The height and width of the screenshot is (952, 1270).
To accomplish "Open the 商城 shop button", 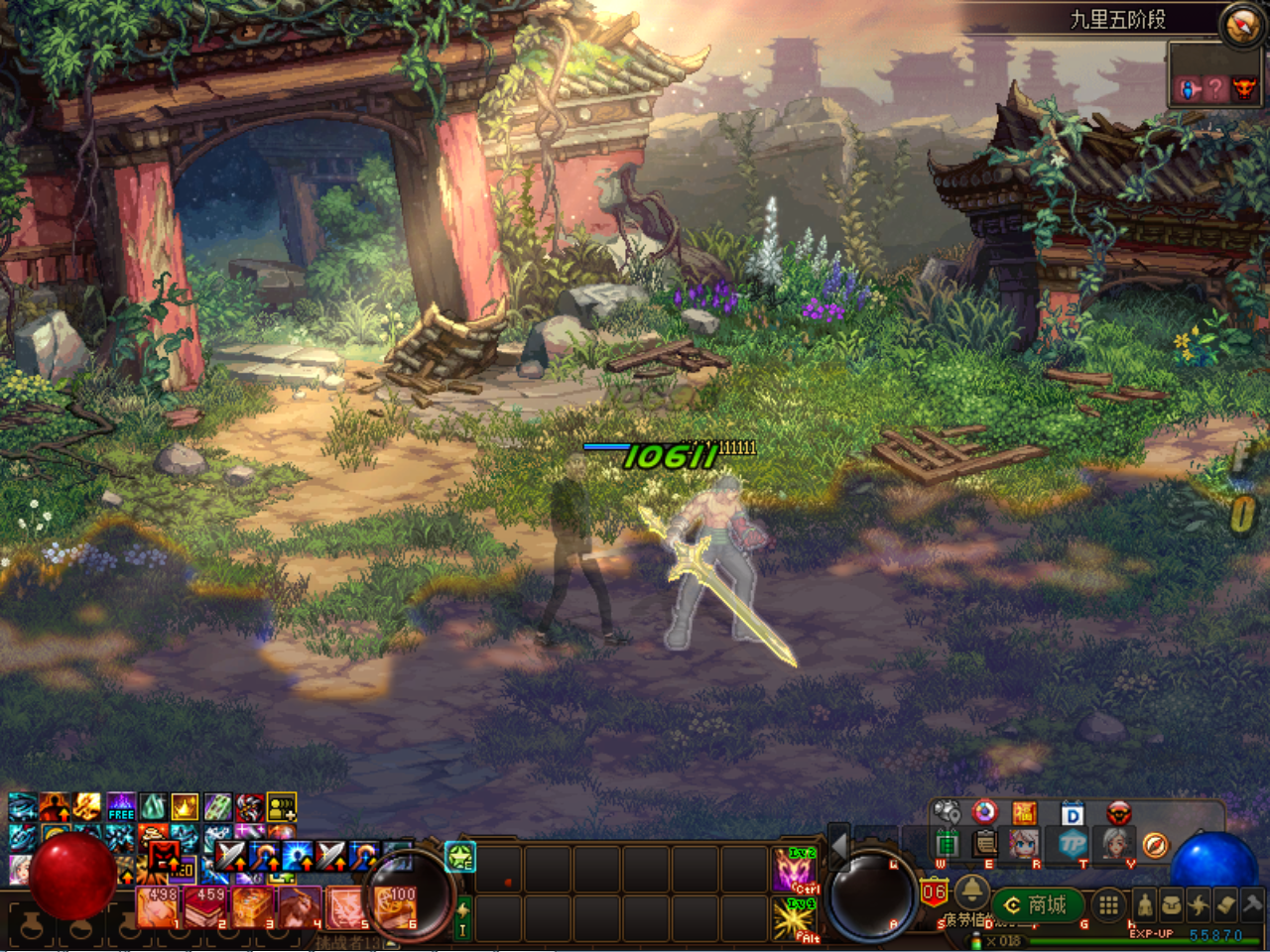I will (x=1037, y=904).
